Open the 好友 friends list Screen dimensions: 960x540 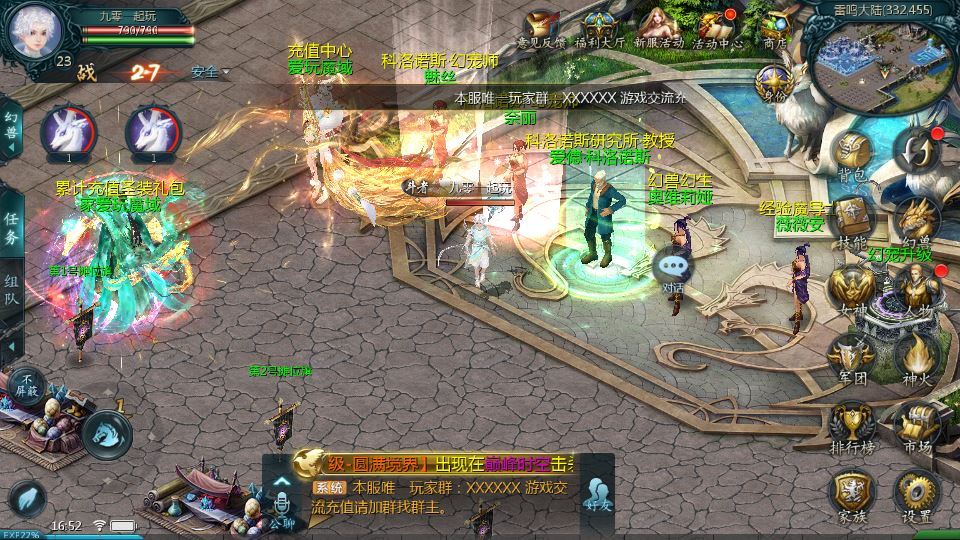(599, 497)
